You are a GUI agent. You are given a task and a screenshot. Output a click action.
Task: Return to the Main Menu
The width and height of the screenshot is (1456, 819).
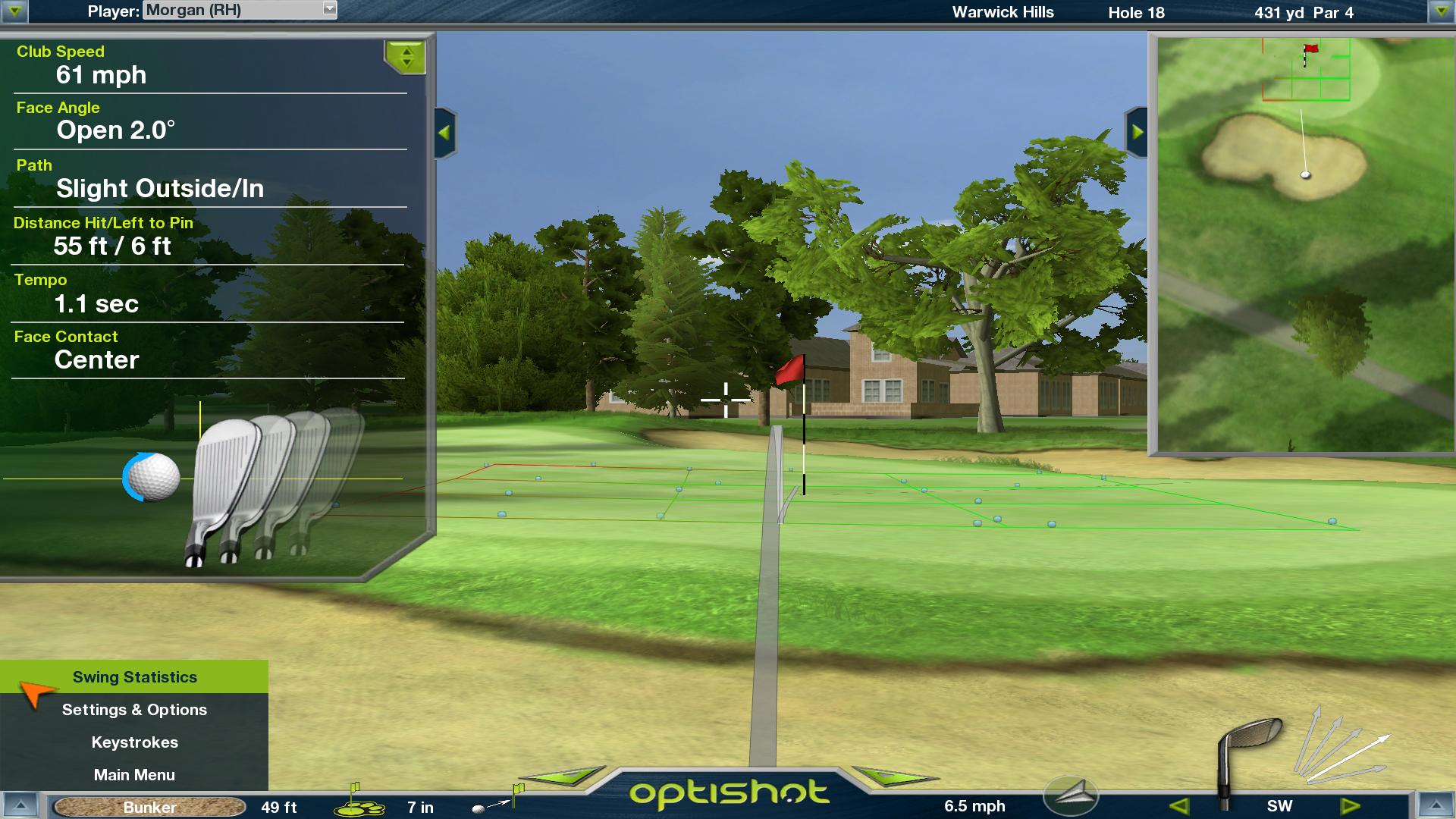tap(134, 775)
